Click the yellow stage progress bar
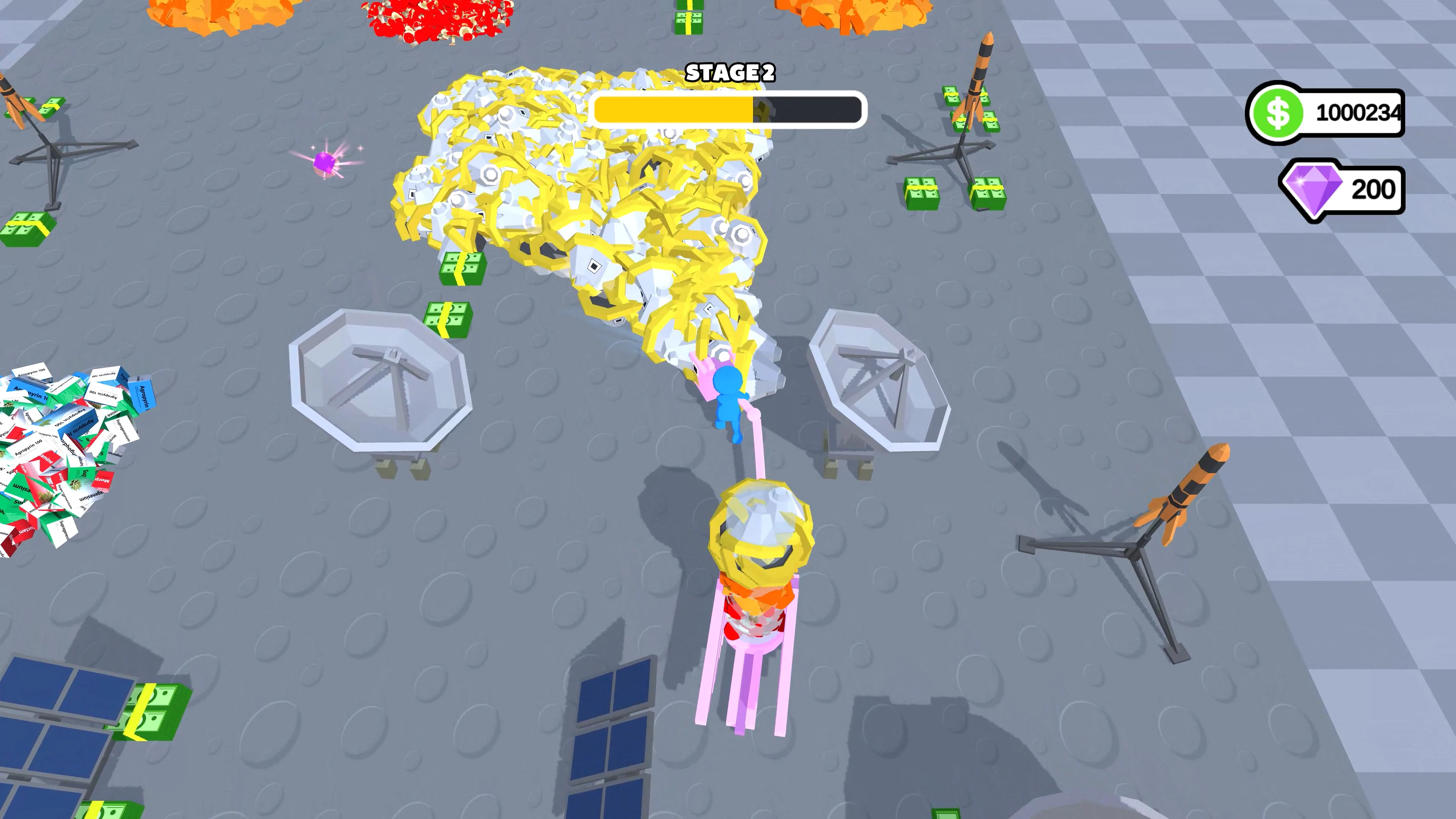This screenshot has height=819, width=1456. click(x=673, y=111)
